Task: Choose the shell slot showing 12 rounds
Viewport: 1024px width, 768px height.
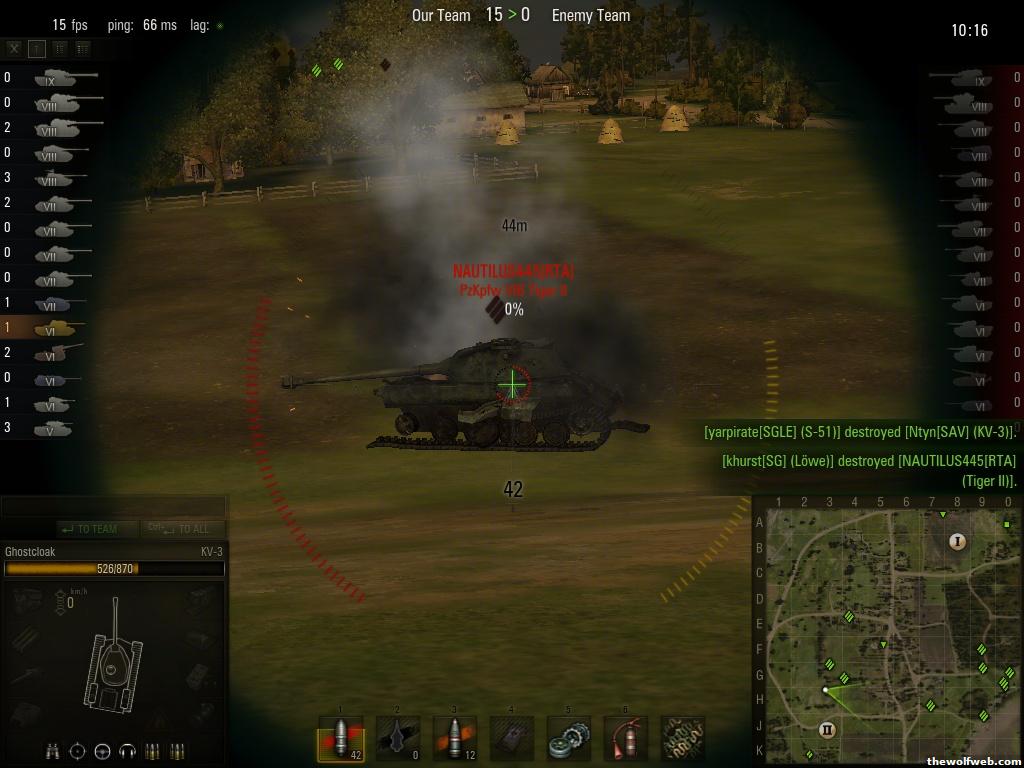Action: (x=455, y=739)
